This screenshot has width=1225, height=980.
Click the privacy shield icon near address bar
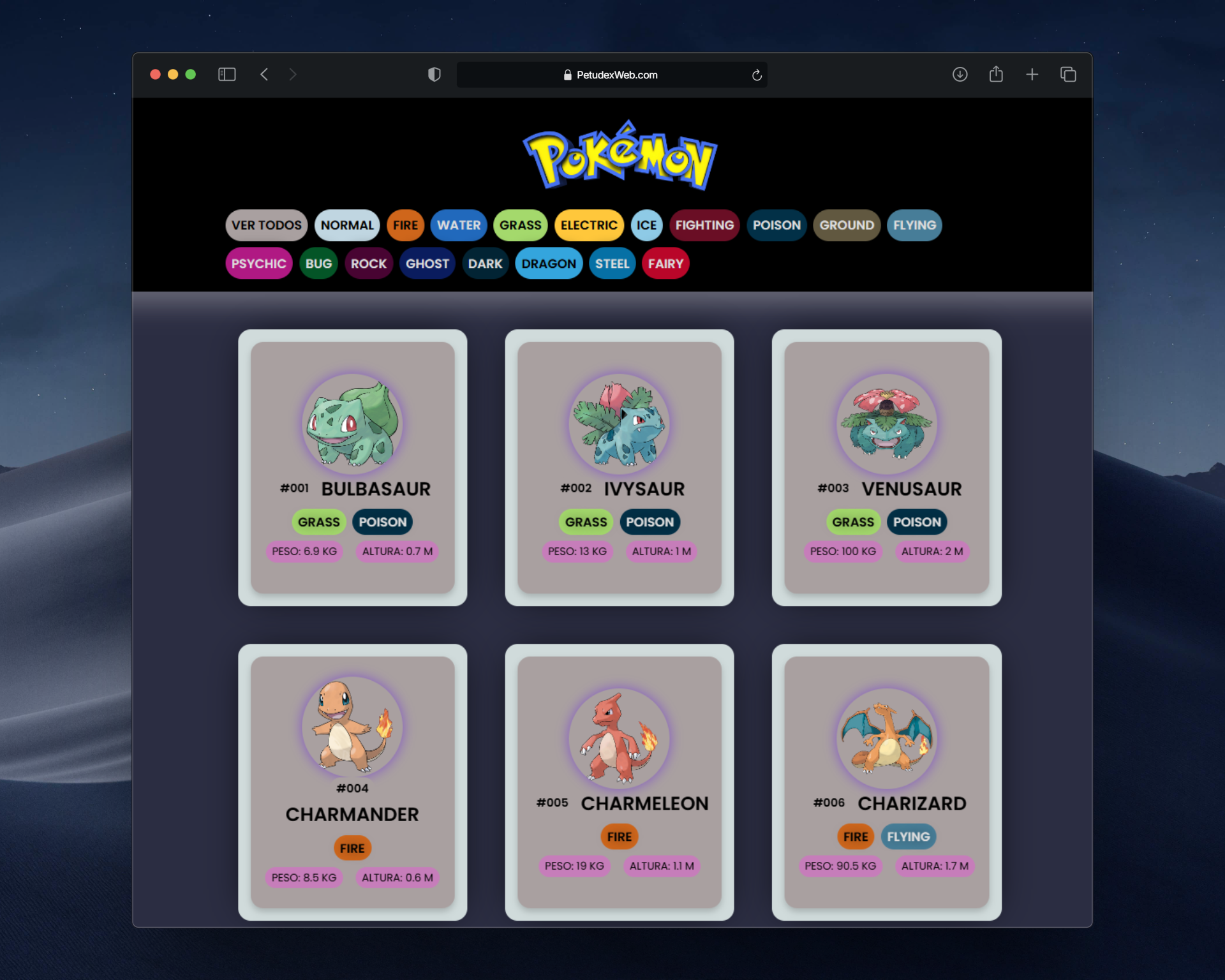pos(434,74)
